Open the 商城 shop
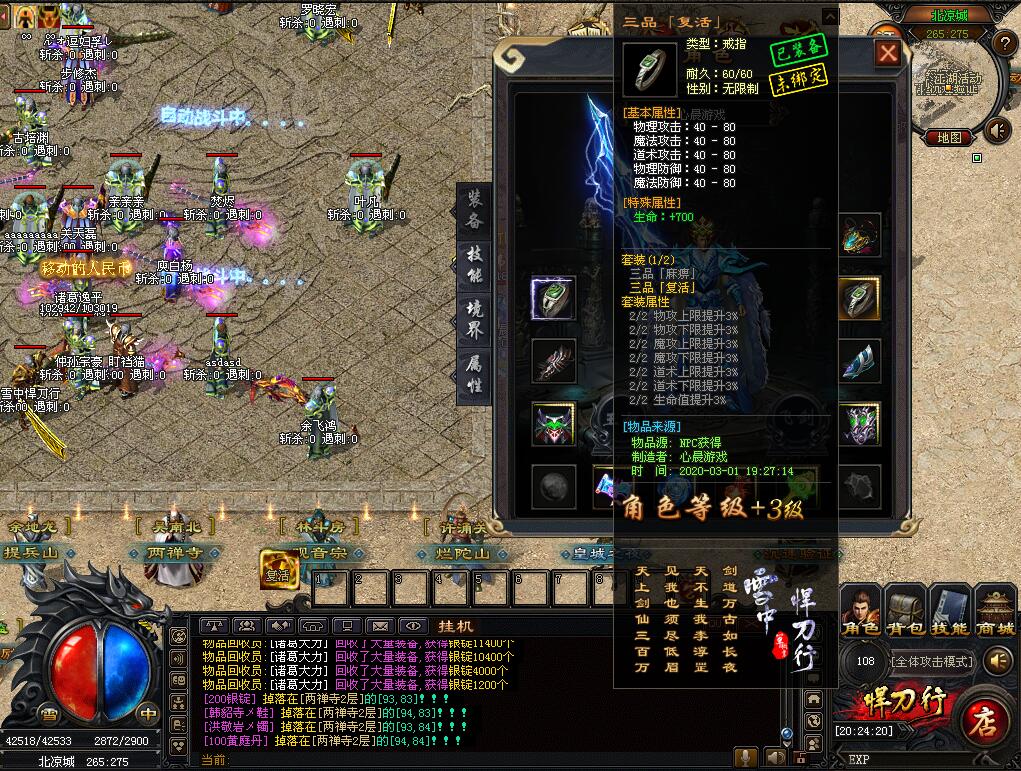 pyautogui.click(x=995, y=612)
